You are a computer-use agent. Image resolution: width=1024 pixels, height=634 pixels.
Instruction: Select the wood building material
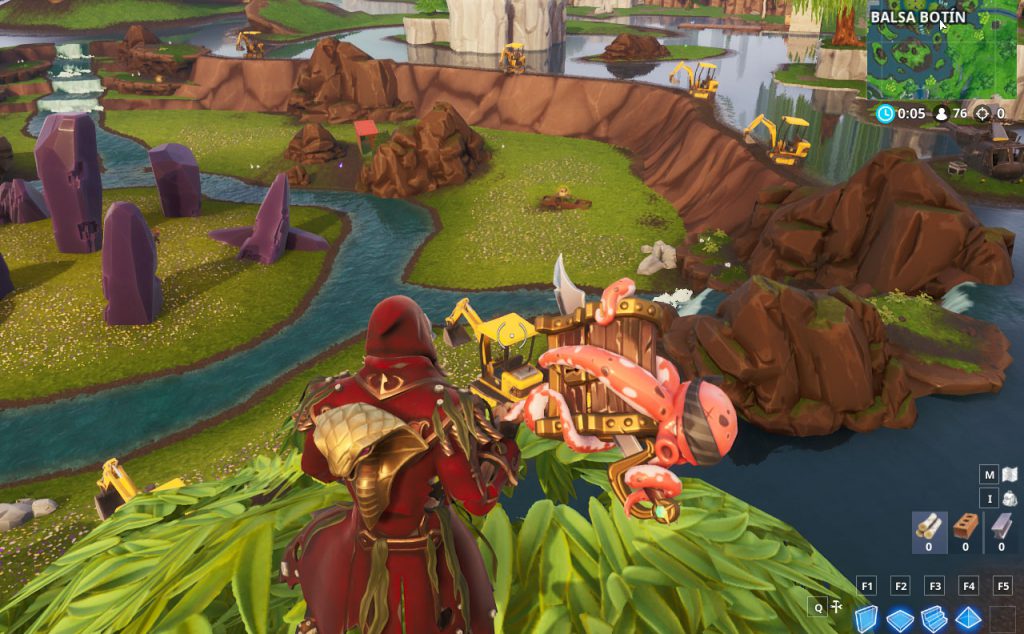coord(929,527)
